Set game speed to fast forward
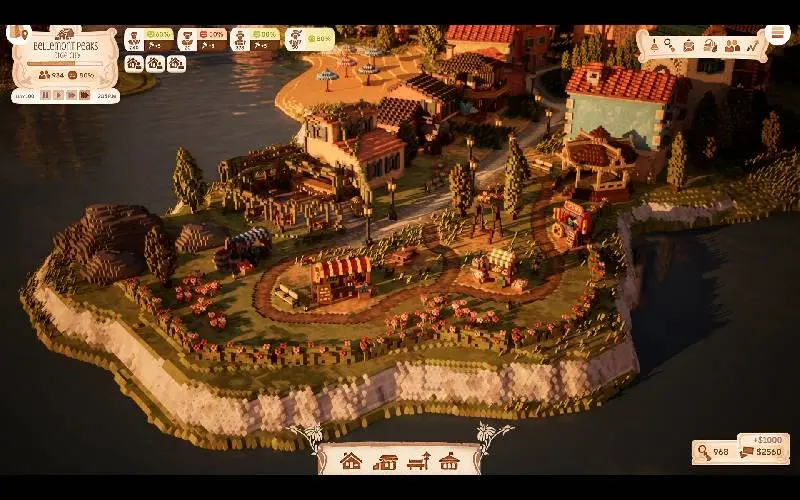This screenshot has width=800, height=500. (x=71, y=96)
